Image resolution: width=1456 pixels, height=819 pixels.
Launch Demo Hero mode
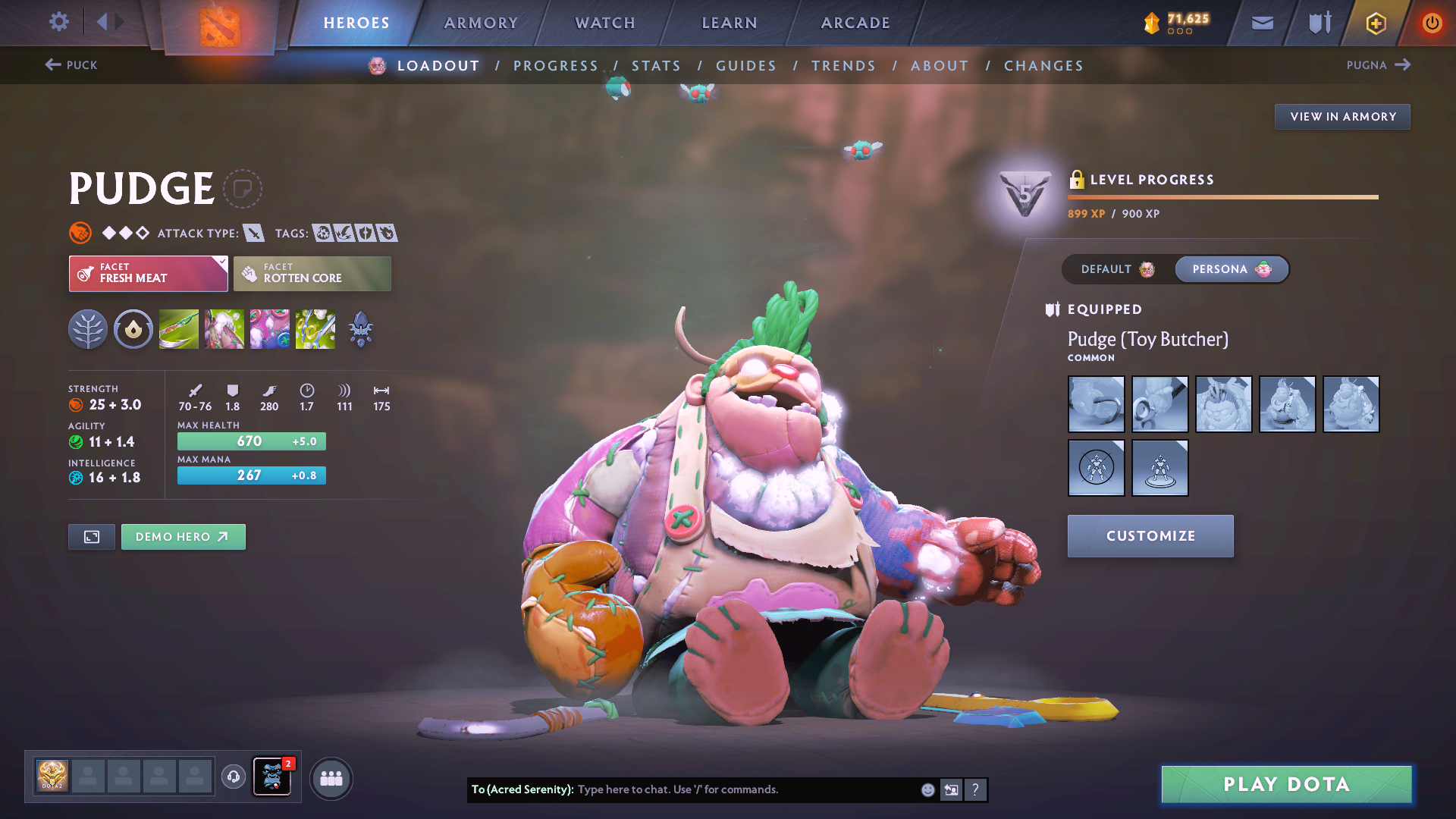(183, 537)
